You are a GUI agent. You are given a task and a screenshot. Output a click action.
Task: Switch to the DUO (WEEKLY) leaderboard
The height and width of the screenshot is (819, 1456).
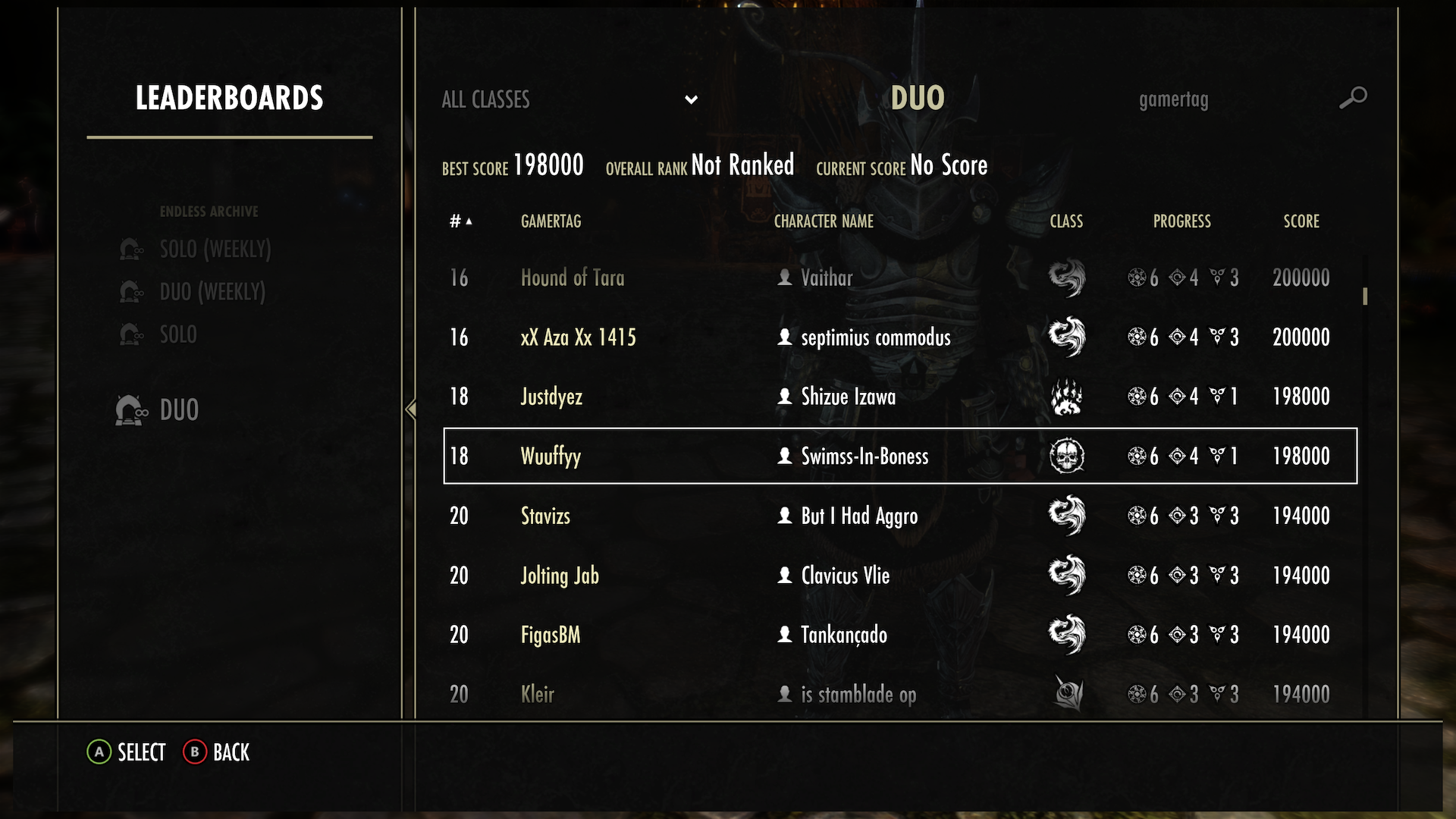212,291
